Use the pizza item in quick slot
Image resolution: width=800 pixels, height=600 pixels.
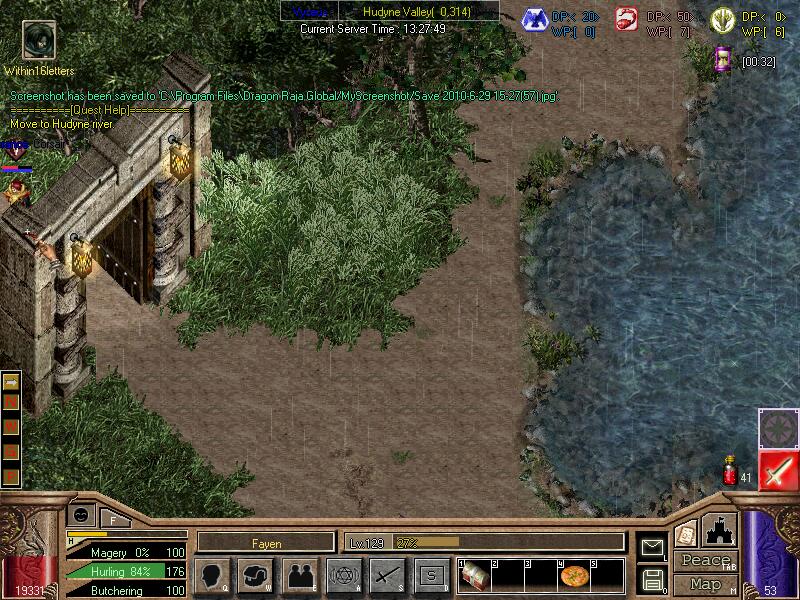click(574, 577)
